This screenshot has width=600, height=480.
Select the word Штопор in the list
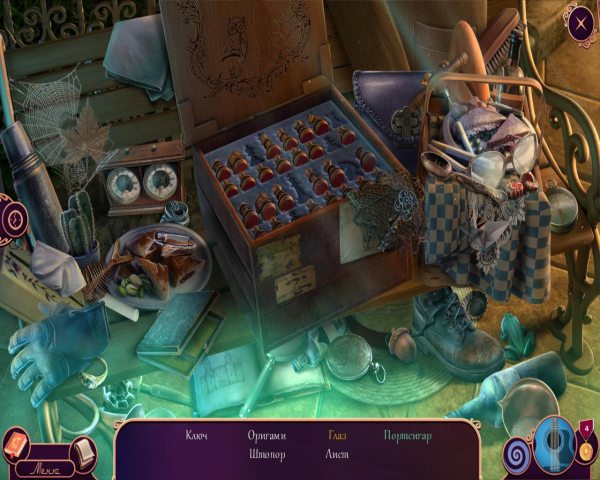267,453
